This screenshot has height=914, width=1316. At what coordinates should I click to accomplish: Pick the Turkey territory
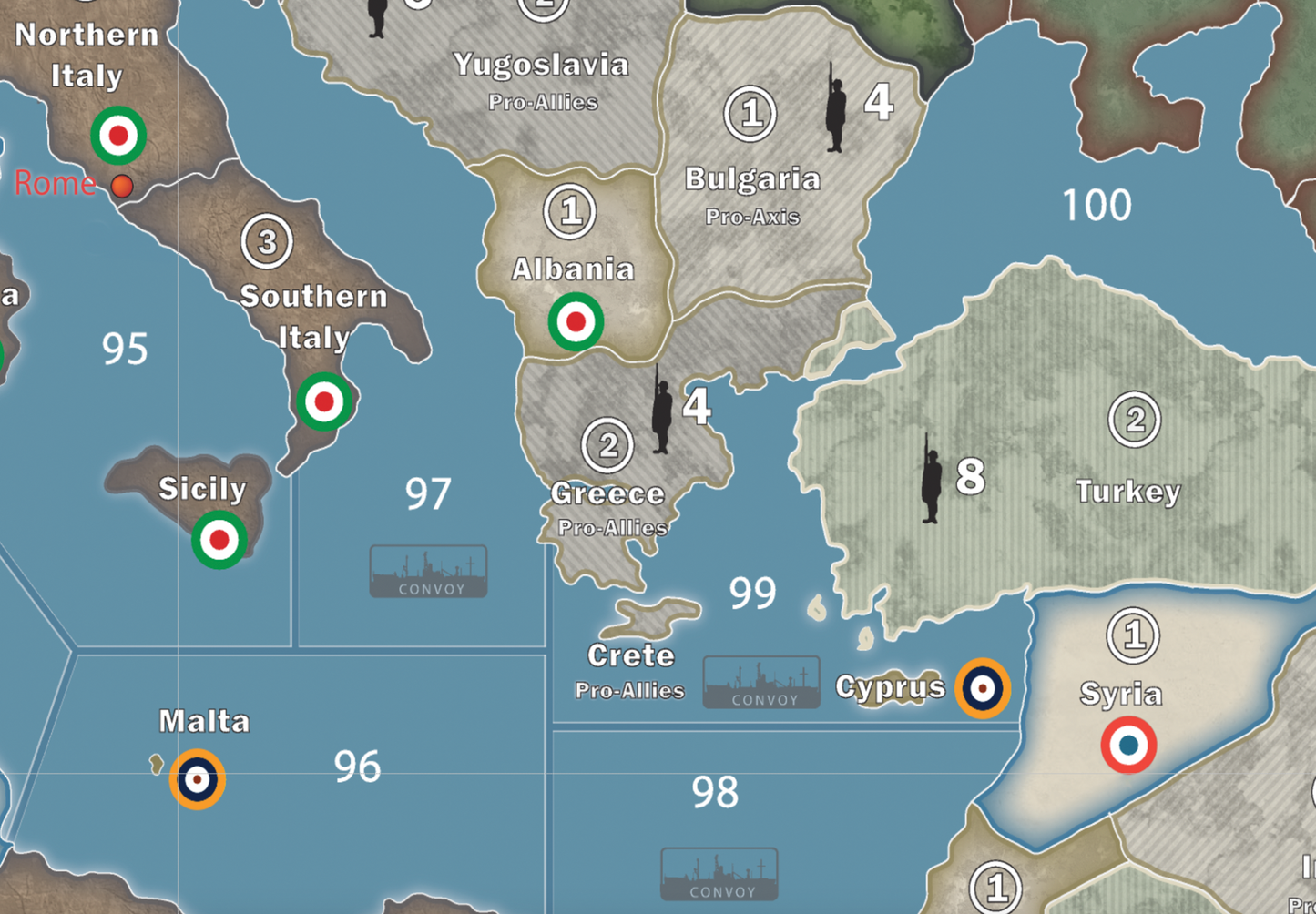[x=1127, y=491]
